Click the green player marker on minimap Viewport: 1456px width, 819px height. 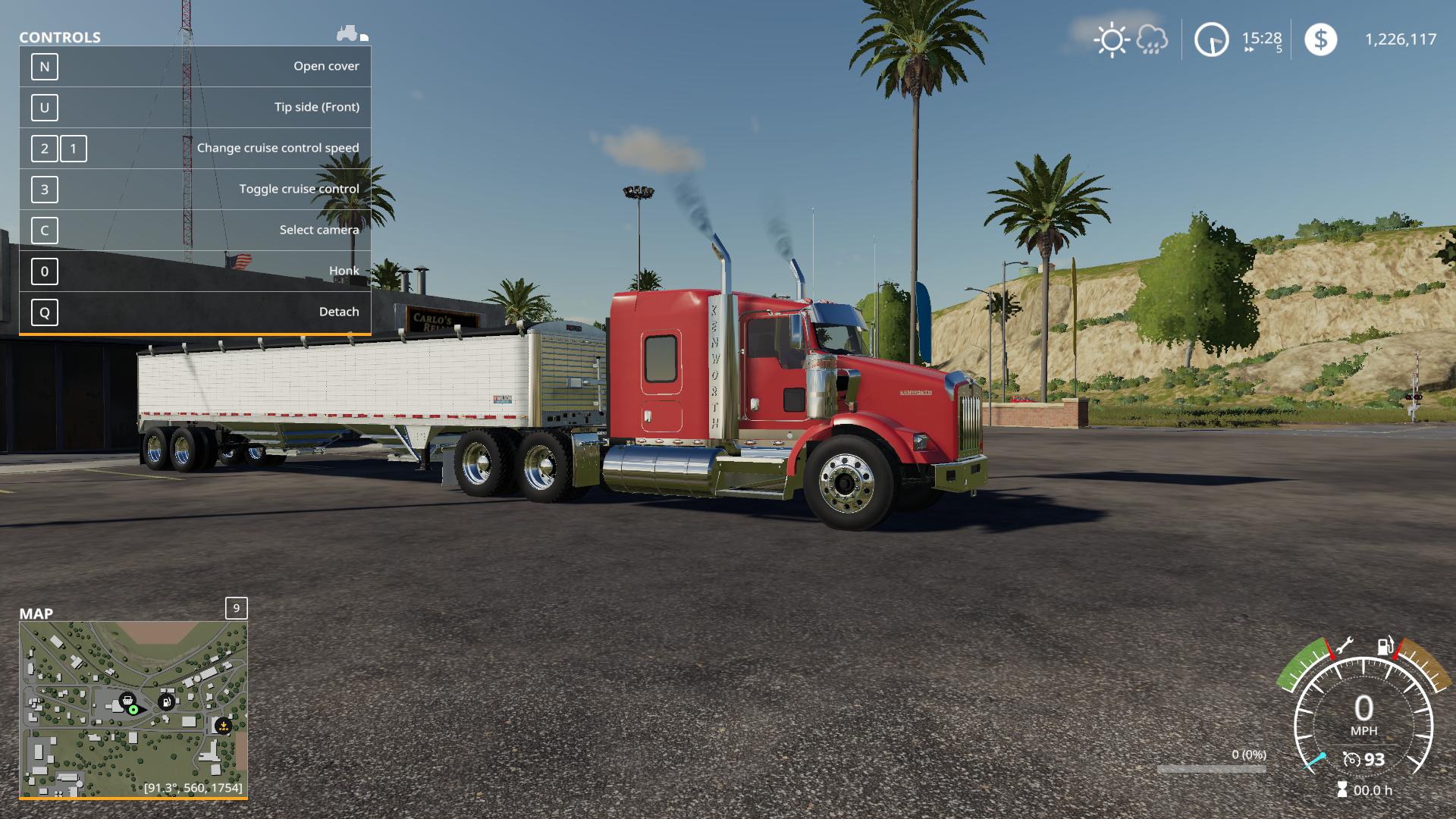(x=133, y=710)
